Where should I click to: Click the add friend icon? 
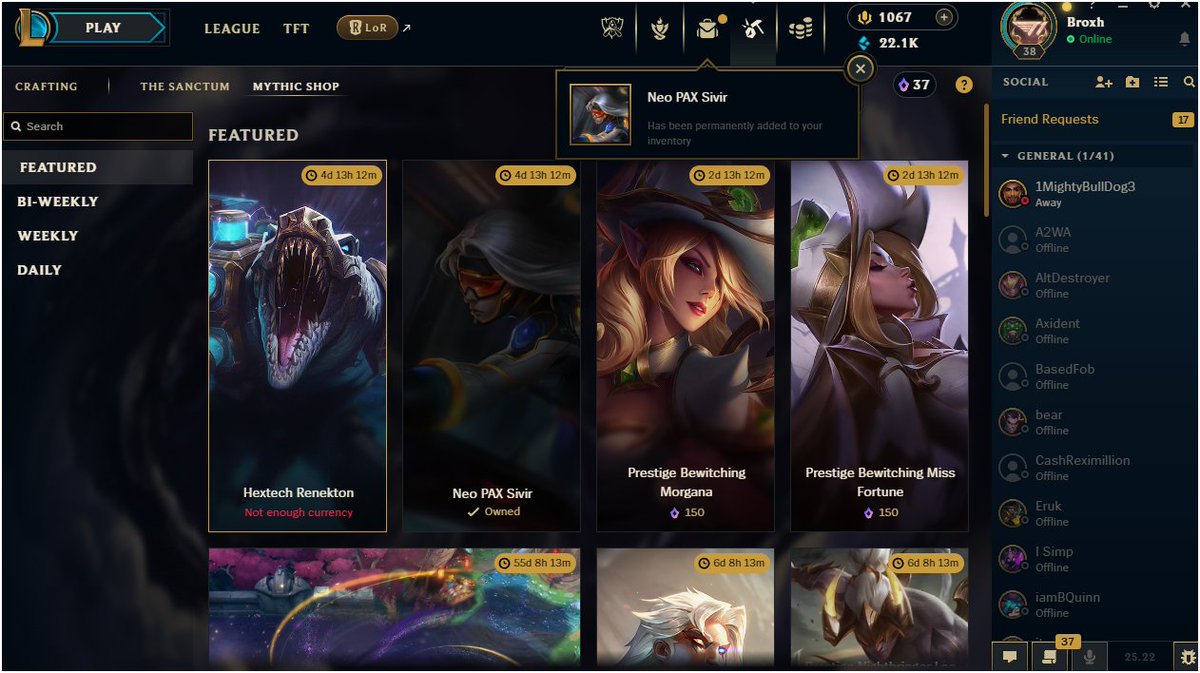click(1103, 82)
